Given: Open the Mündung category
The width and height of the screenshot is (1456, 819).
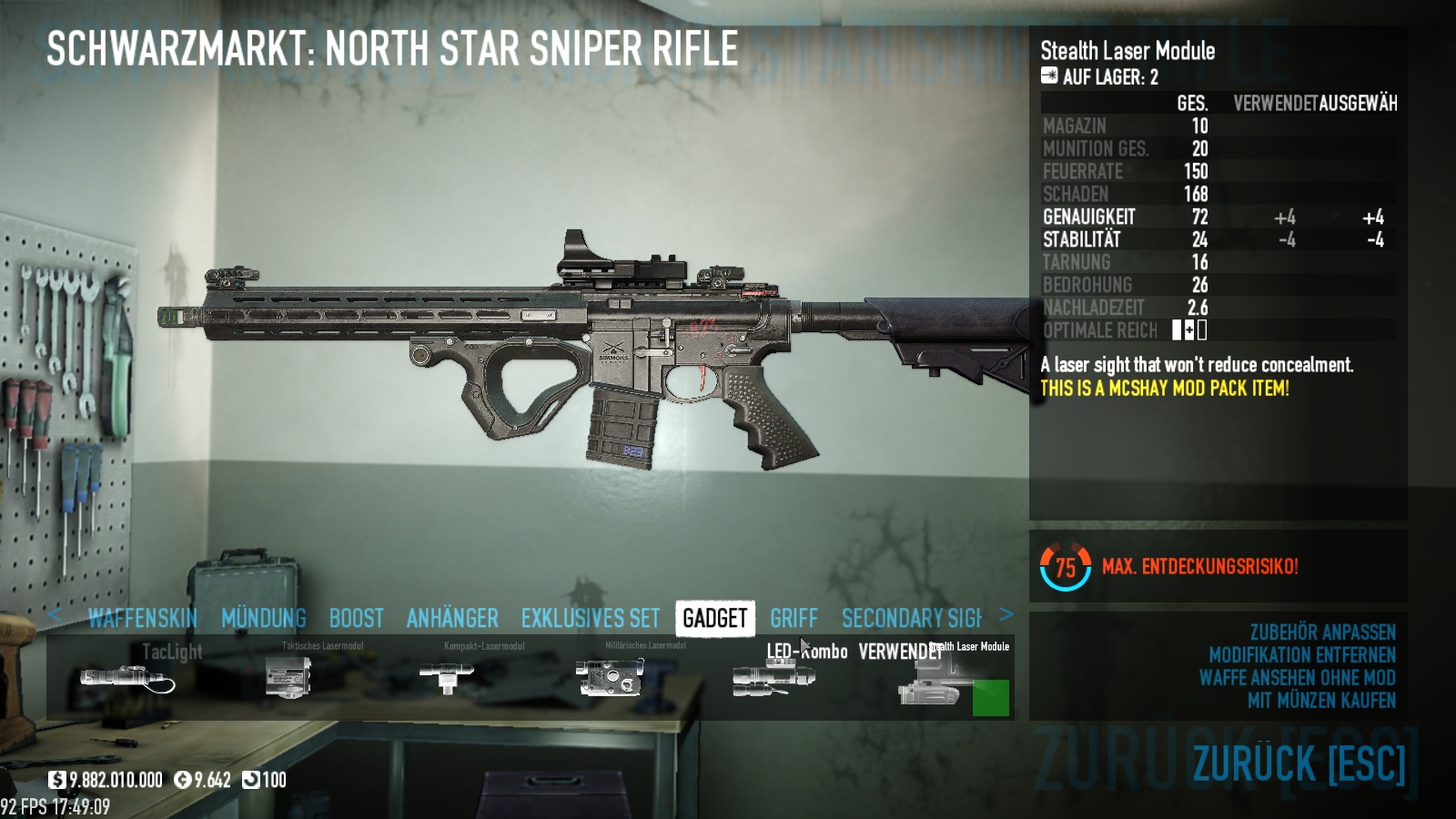Looking at the screenshot, I should pyautogui.click(x=264, y=619).
